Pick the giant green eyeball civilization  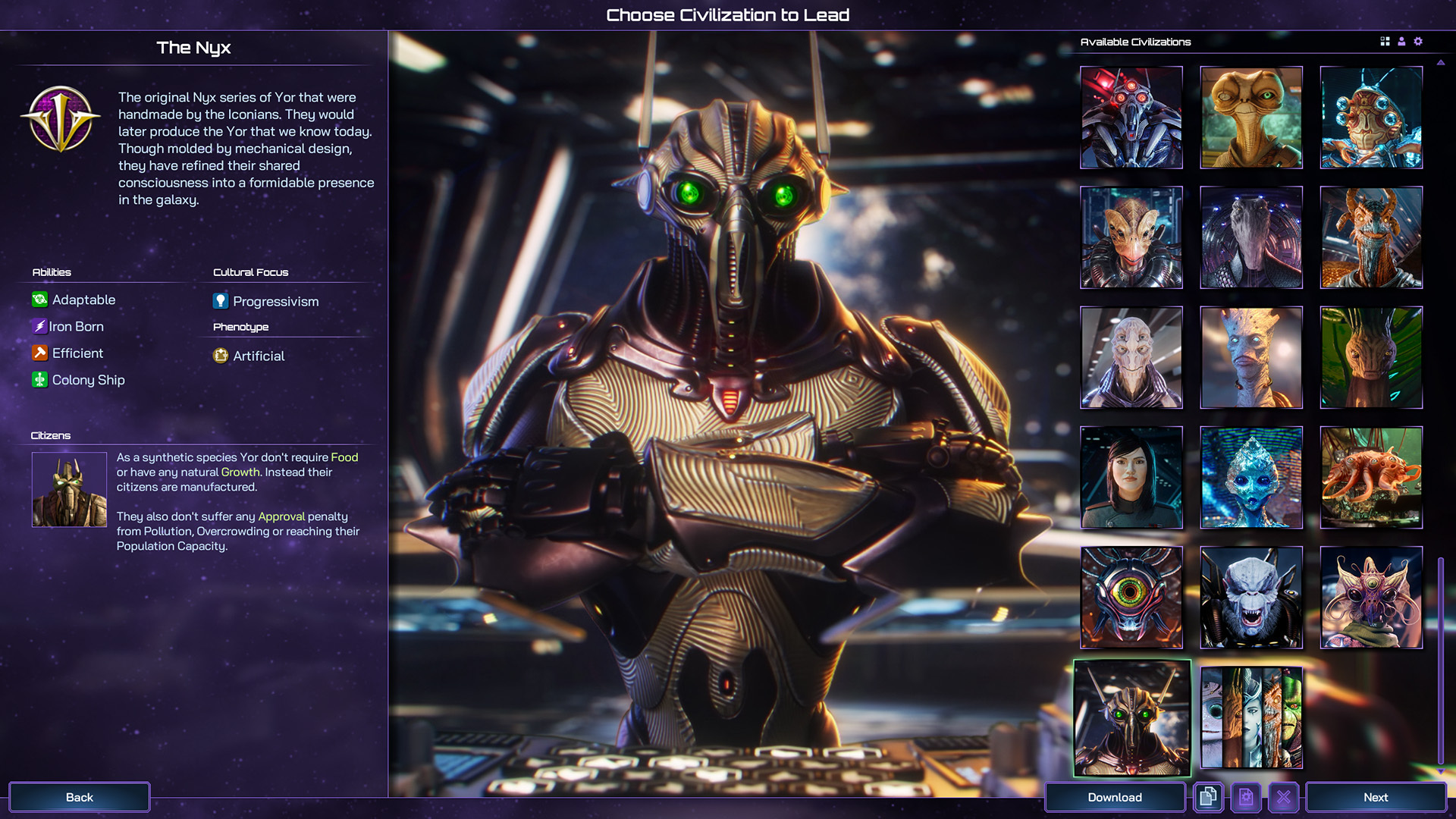click(1131, 598)
